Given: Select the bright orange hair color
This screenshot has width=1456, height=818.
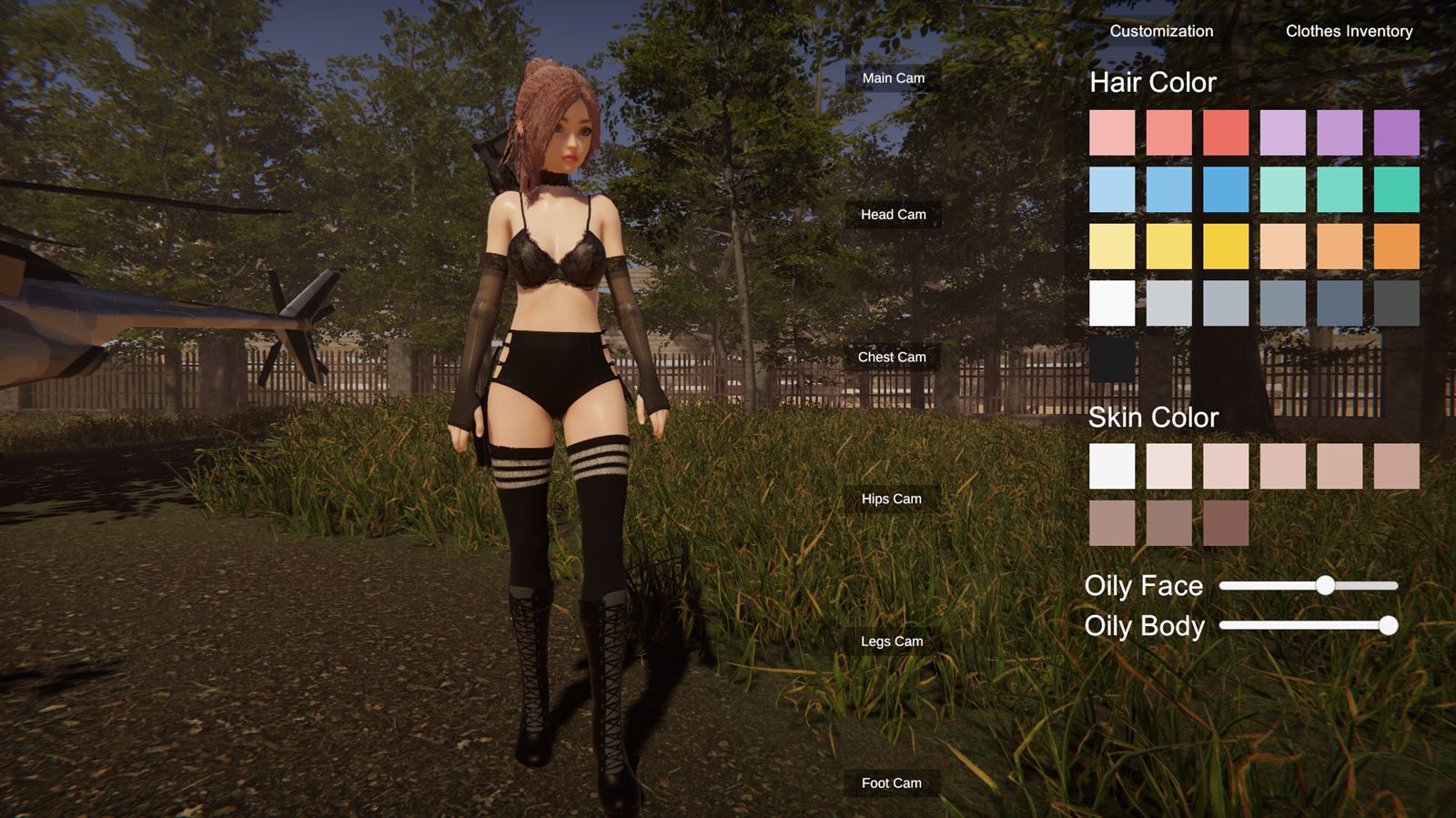Looking at the screenshot, I should point(1396,247).
